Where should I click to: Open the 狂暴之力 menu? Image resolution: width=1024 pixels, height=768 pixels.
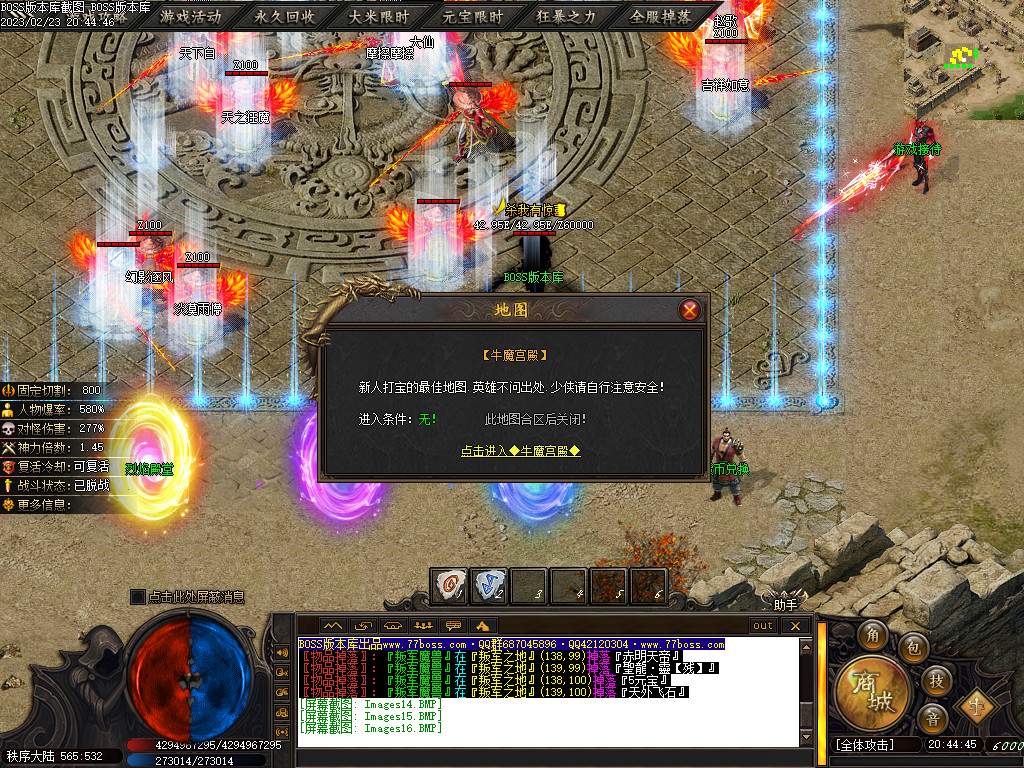click(x=566, y=17)
